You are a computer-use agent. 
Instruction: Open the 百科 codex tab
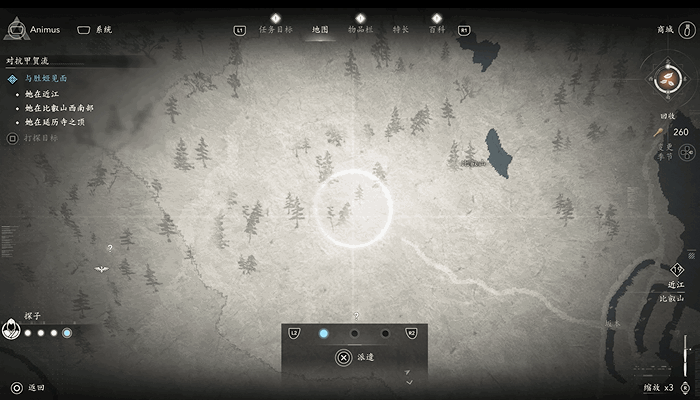pyautogui.click(x=437, y=30)
